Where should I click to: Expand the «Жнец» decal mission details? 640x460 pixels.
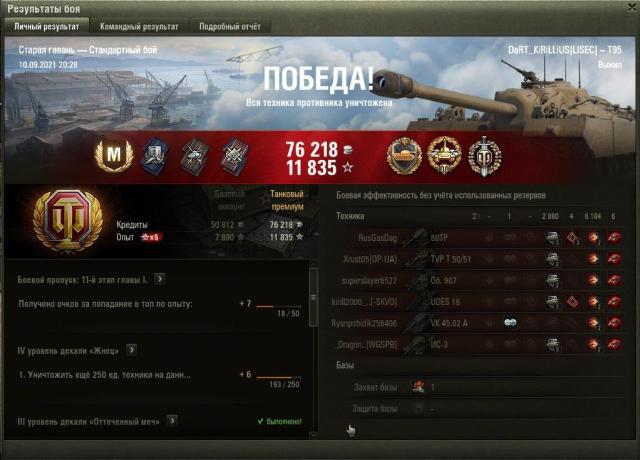click(131, 350)
